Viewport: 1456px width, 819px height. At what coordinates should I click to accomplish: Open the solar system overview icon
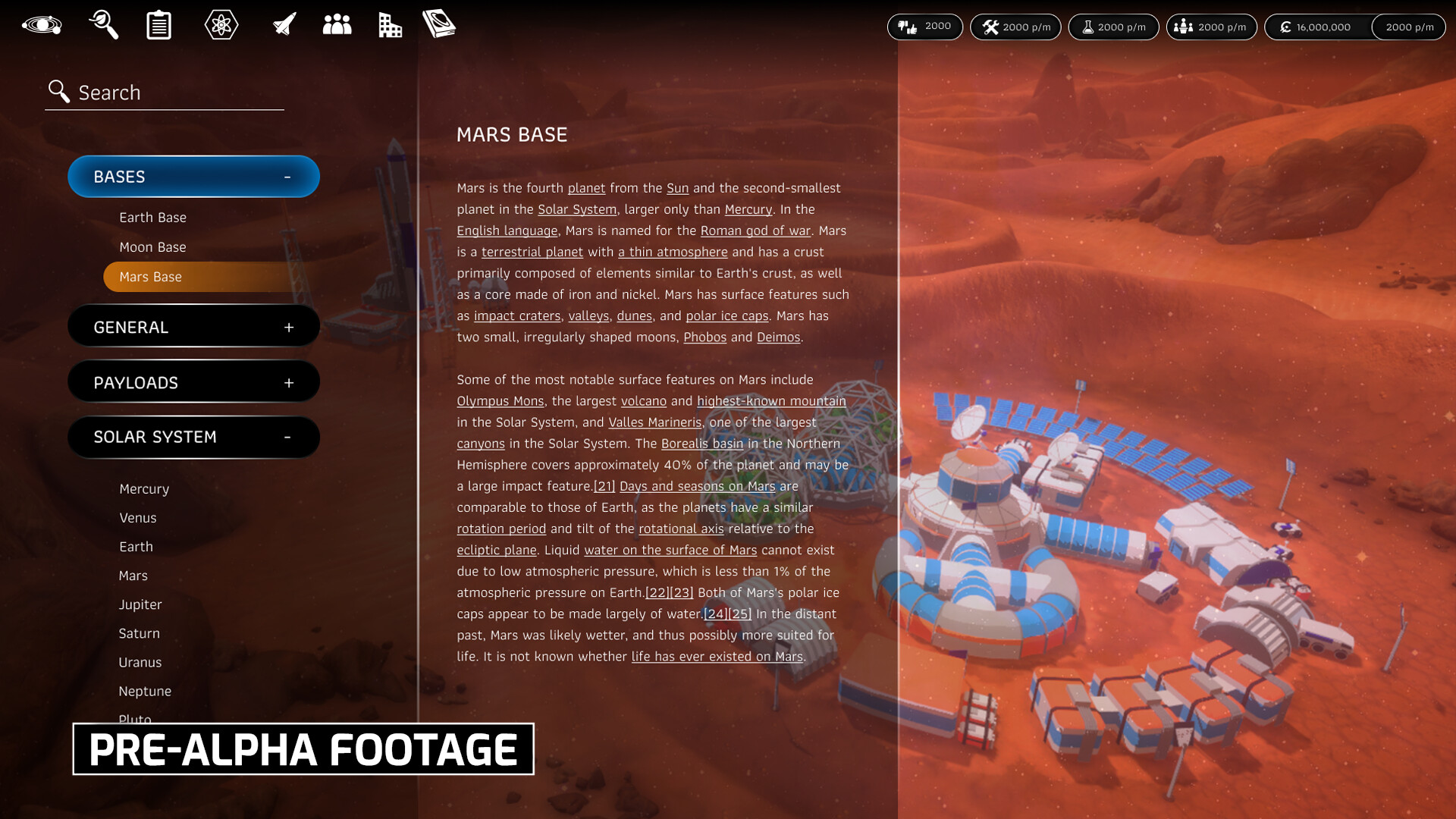[42, 24]
